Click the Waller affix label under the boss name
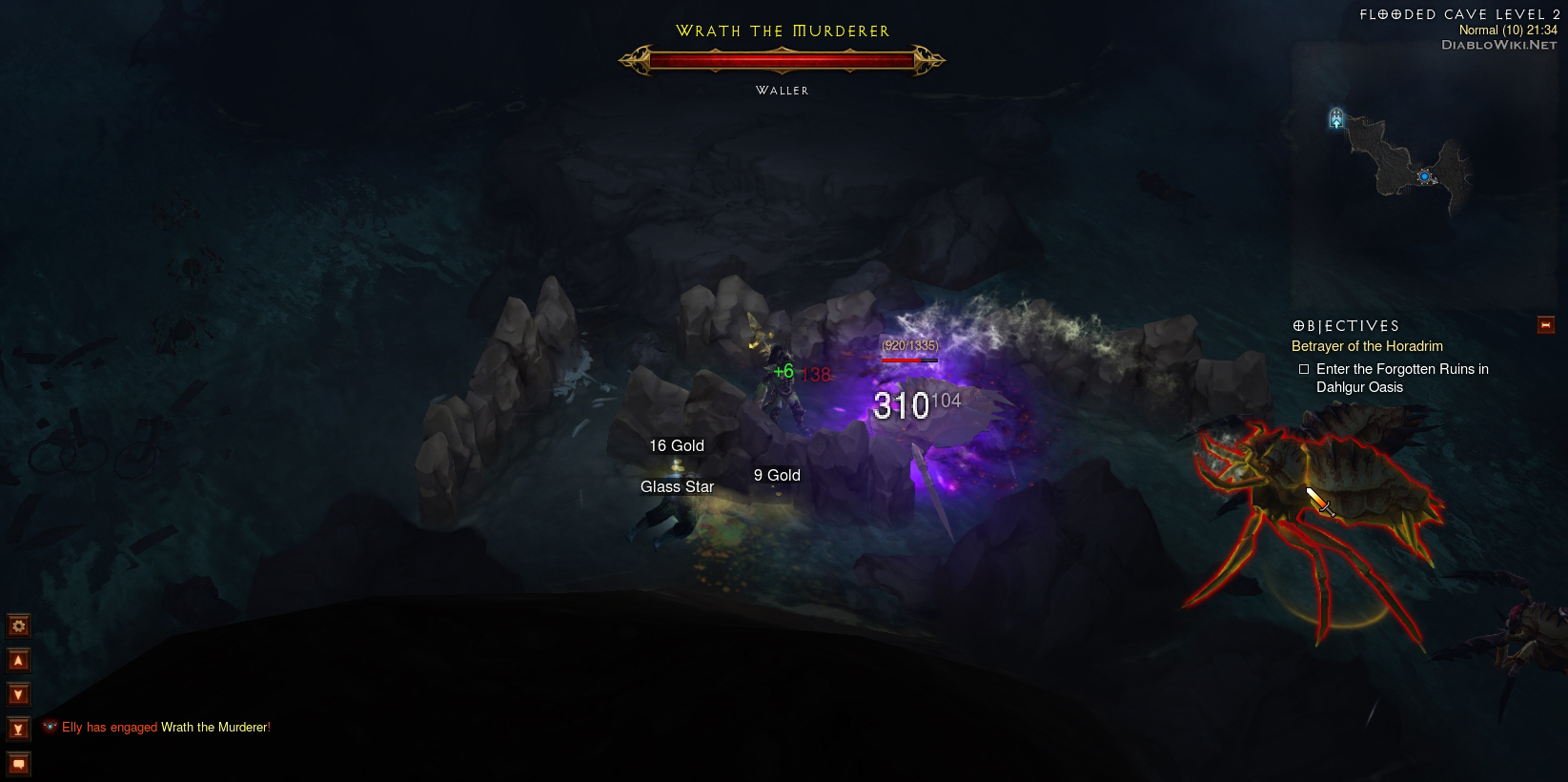1568x782 pixels. [x=781, y=90]
